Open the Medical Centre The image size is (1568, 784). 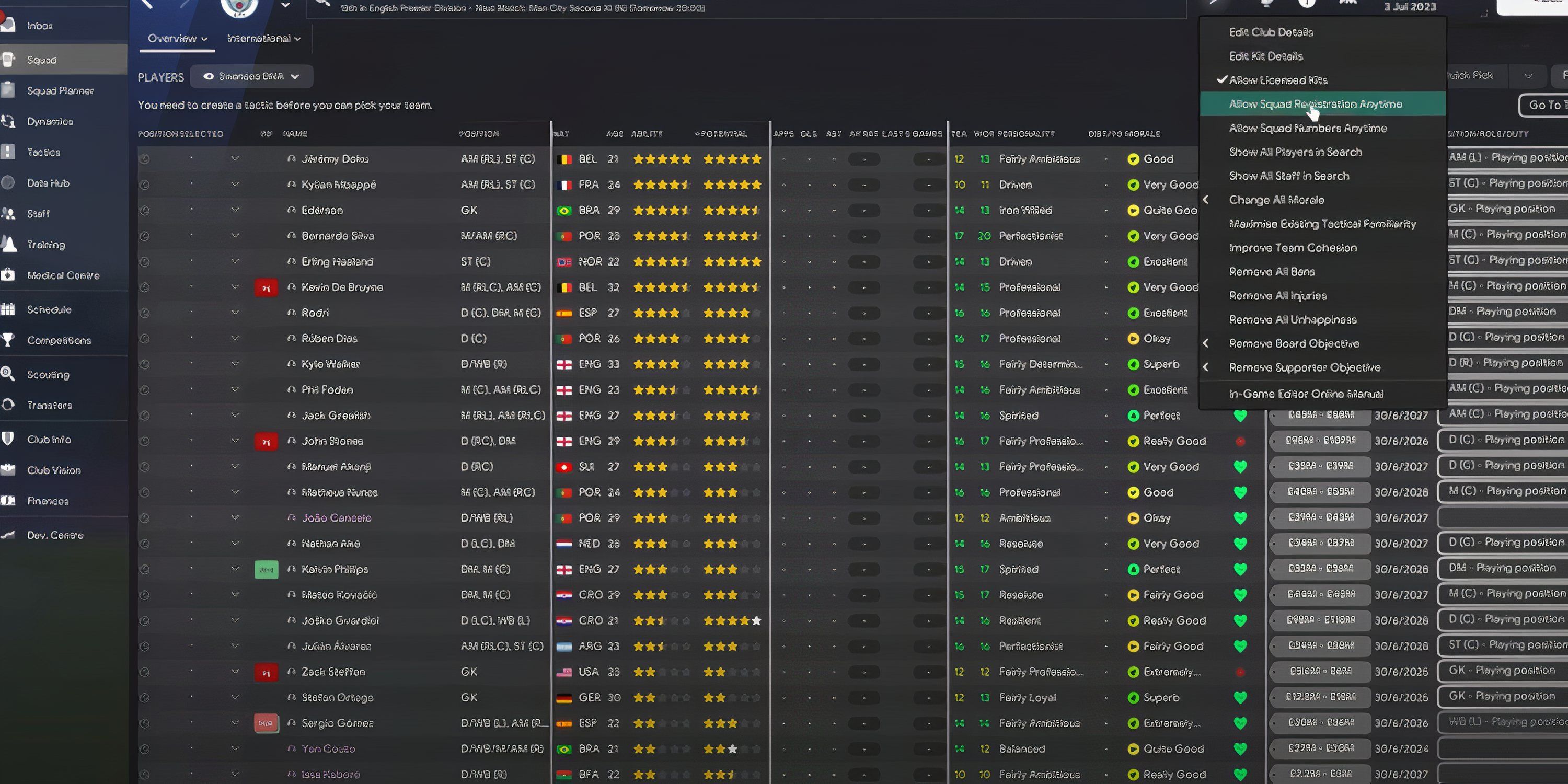[x=63, y=275]
